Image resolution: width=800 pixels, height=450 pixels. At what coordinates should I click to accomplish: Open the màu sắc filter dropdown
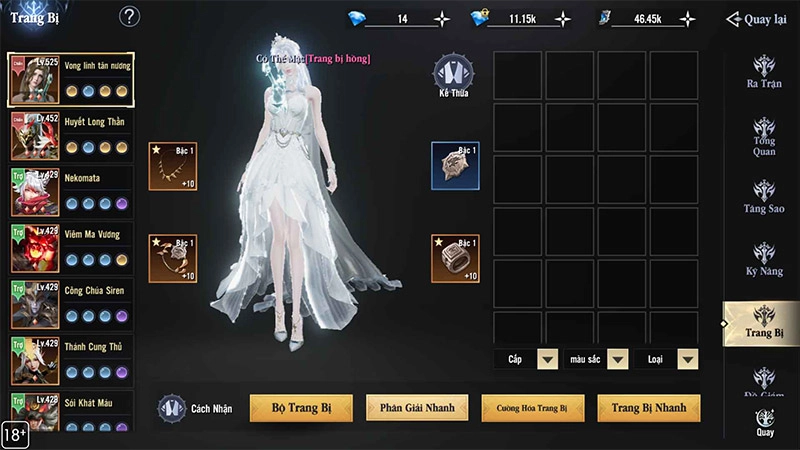point(617,359)
